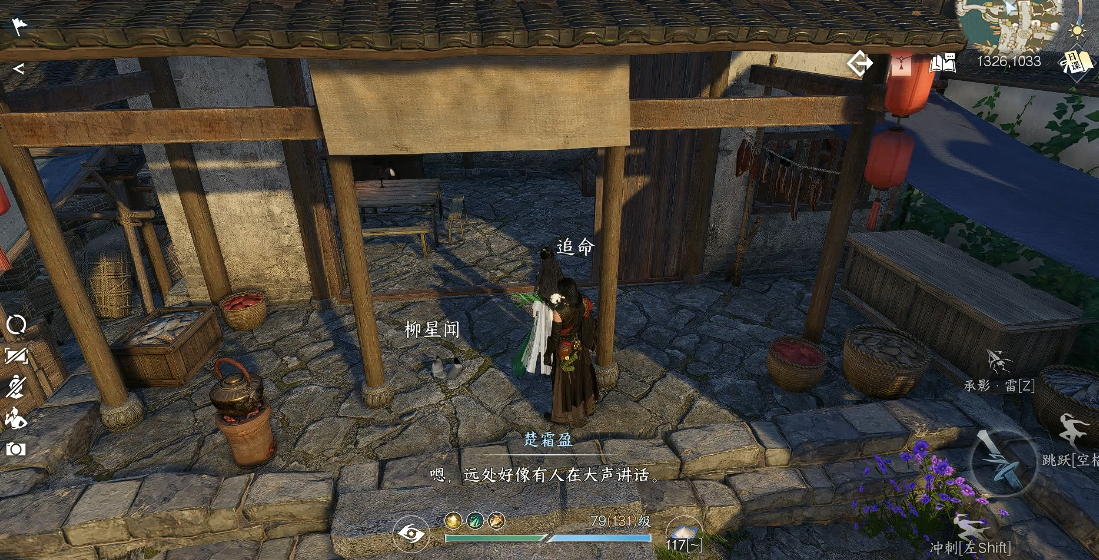Image resolution: width=1099 pixels, height=560 pixels.
Task: Open the character gesture emote icon
Action: [16, 418]
